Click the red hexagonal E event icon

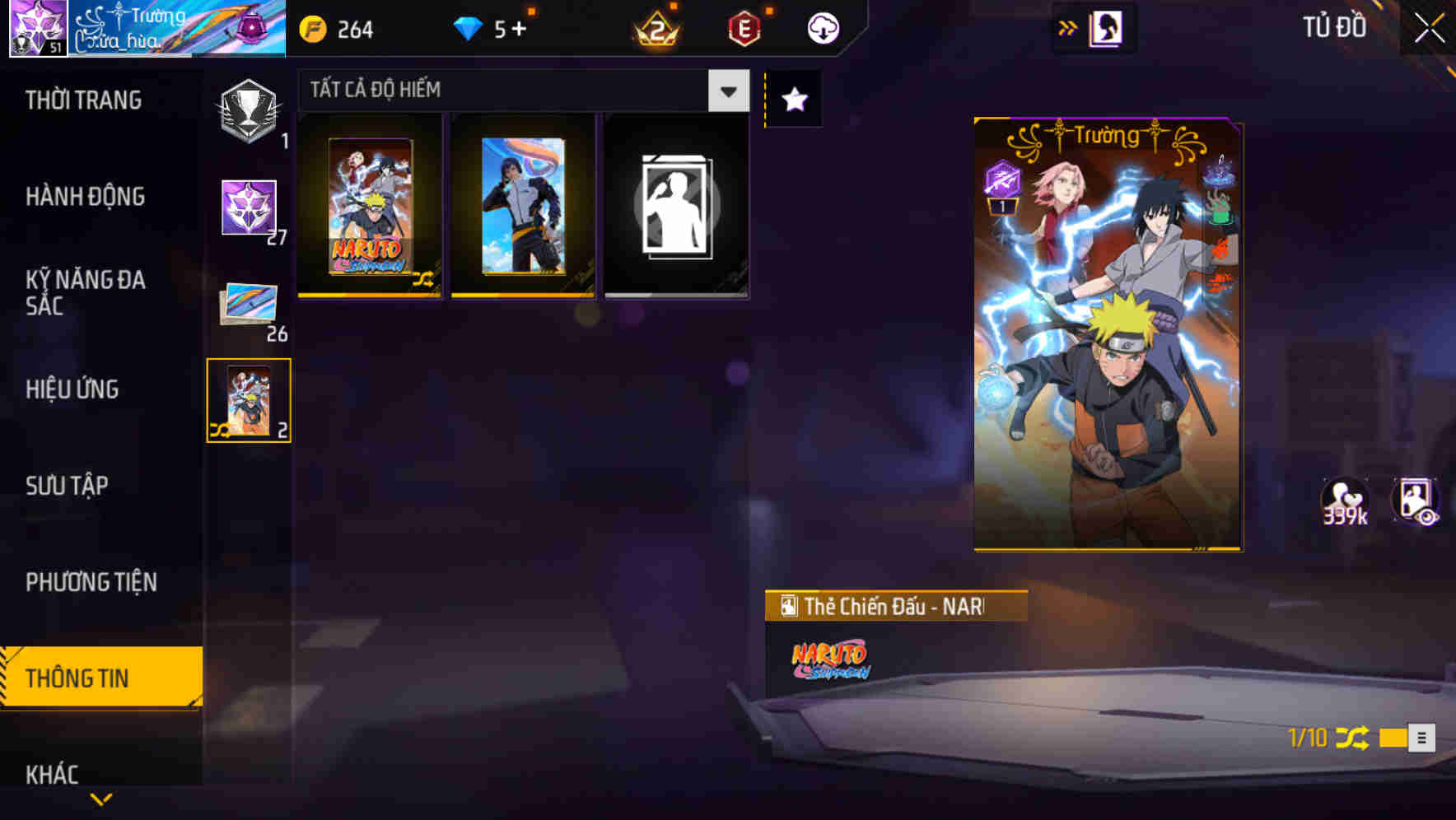point(744,27)
